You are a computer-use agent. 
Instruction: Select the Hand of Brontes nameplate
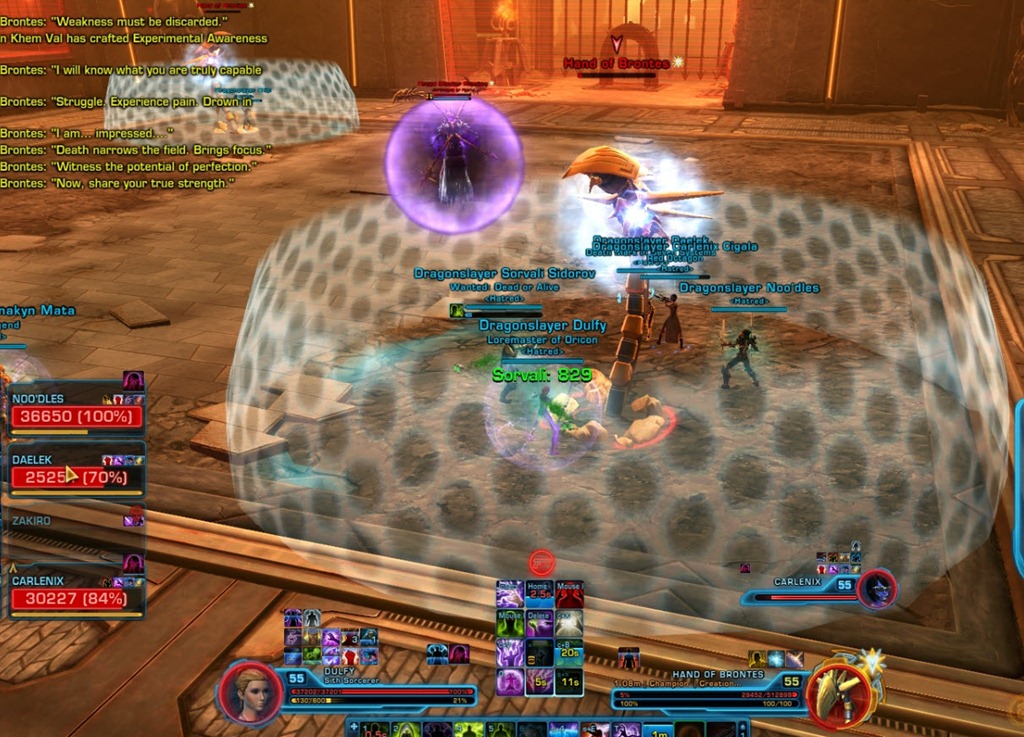click(x=617, y=63)
